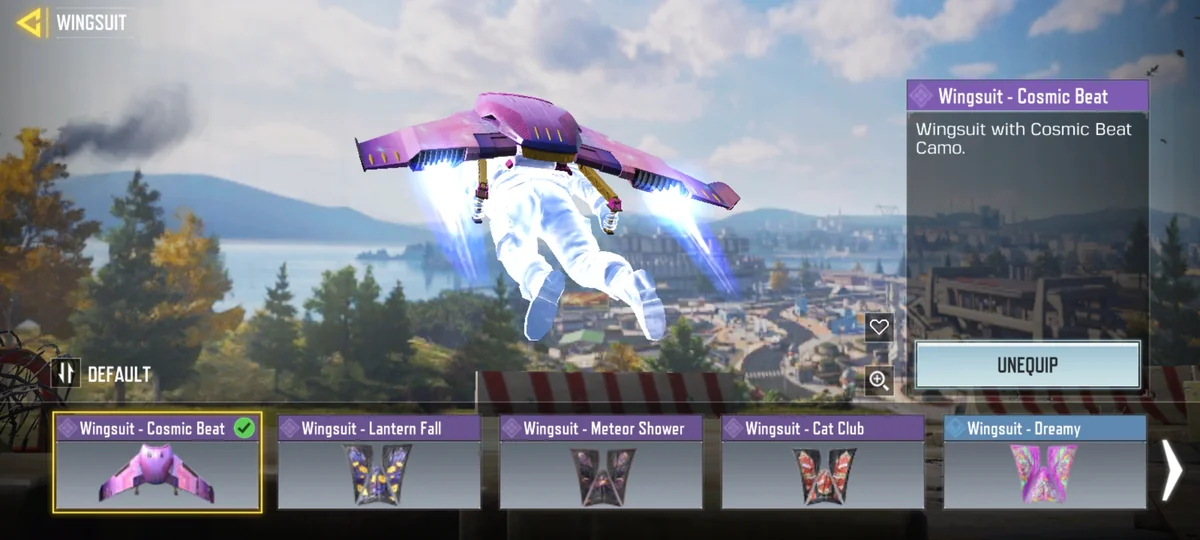Go back using the yellow arrow button
The image size is (1200, 540).
tap(30, 22)
